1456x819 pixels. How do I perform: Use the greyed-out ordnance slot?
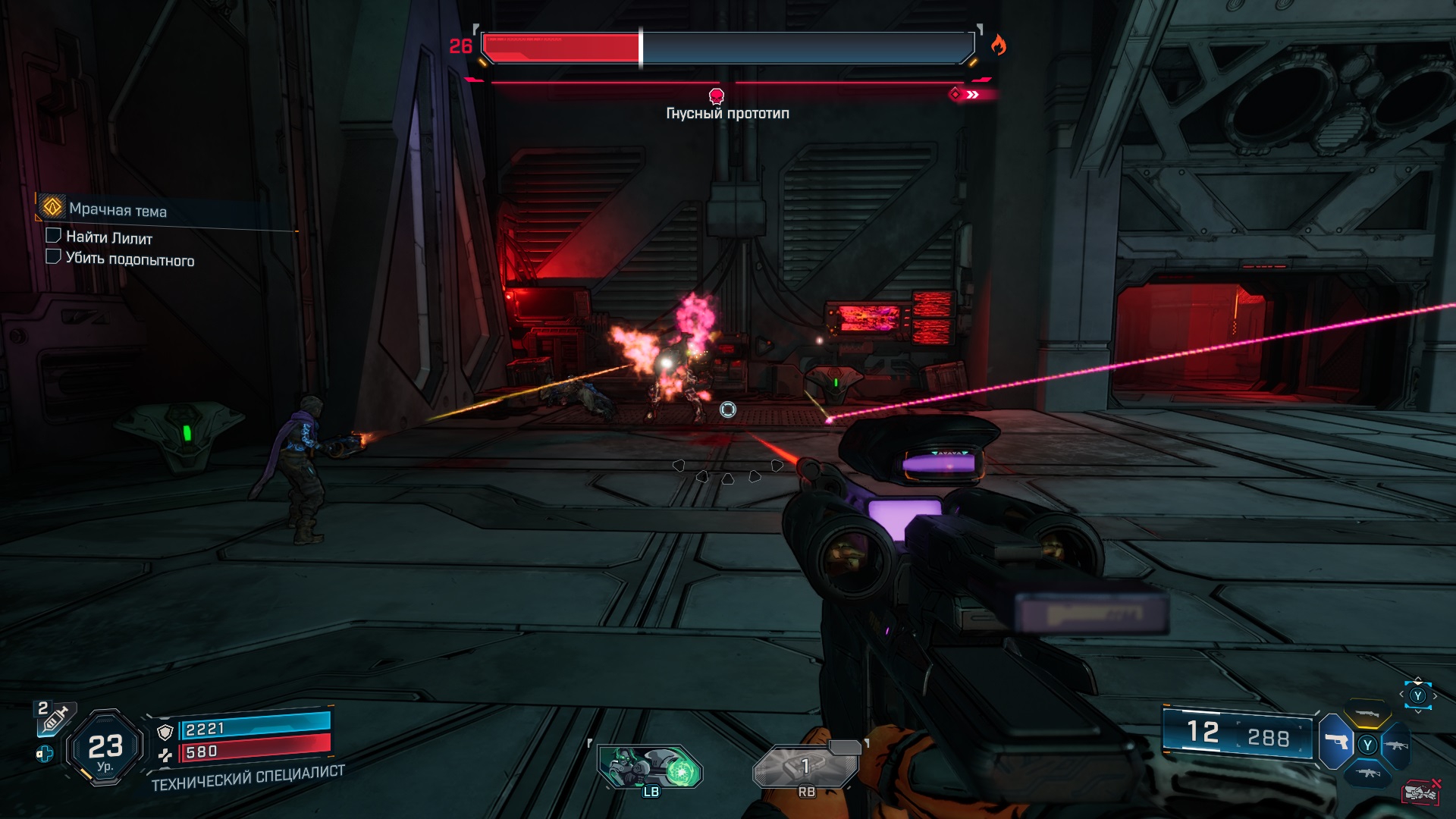click(806, 767)
